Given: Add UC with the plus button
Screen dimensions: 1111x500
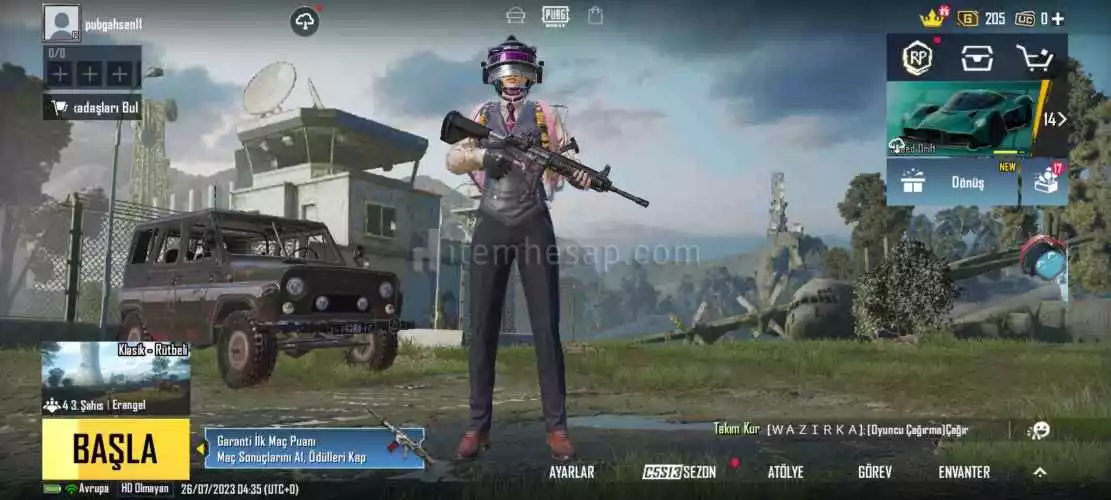Looking at the screenshot, I should [x=1058, y=18].
